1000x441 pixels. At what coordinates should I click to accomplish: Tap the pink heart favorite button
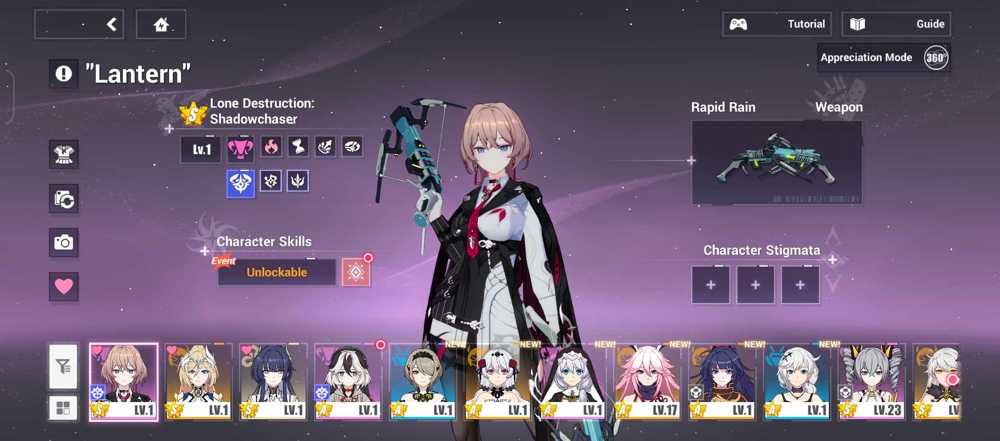coord(64,286)
